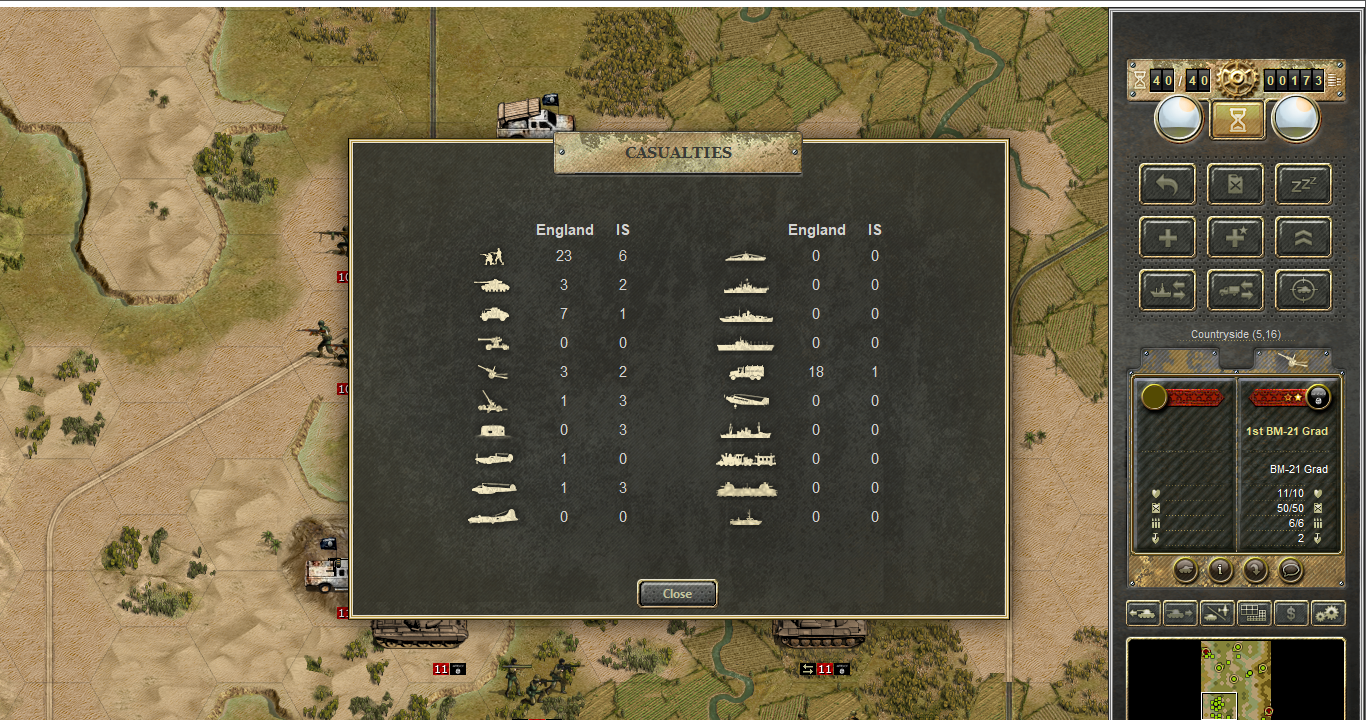Click the plus-with-star elite replacements button
The width and height of the screenshot is (1366, 720).
1235,237
